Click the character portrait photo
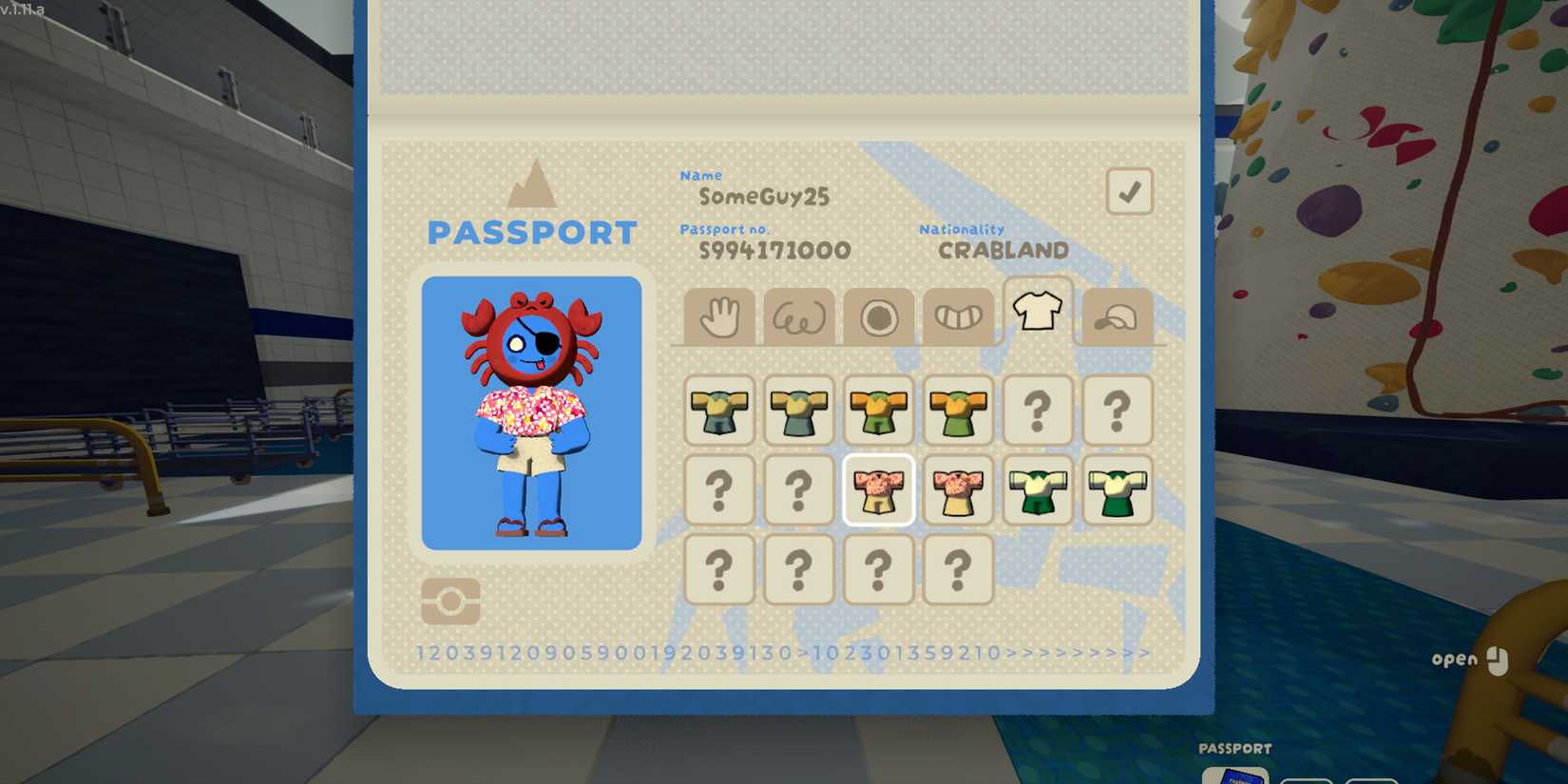This screenshot has width=1568, height=784. [x=532, y=411]
